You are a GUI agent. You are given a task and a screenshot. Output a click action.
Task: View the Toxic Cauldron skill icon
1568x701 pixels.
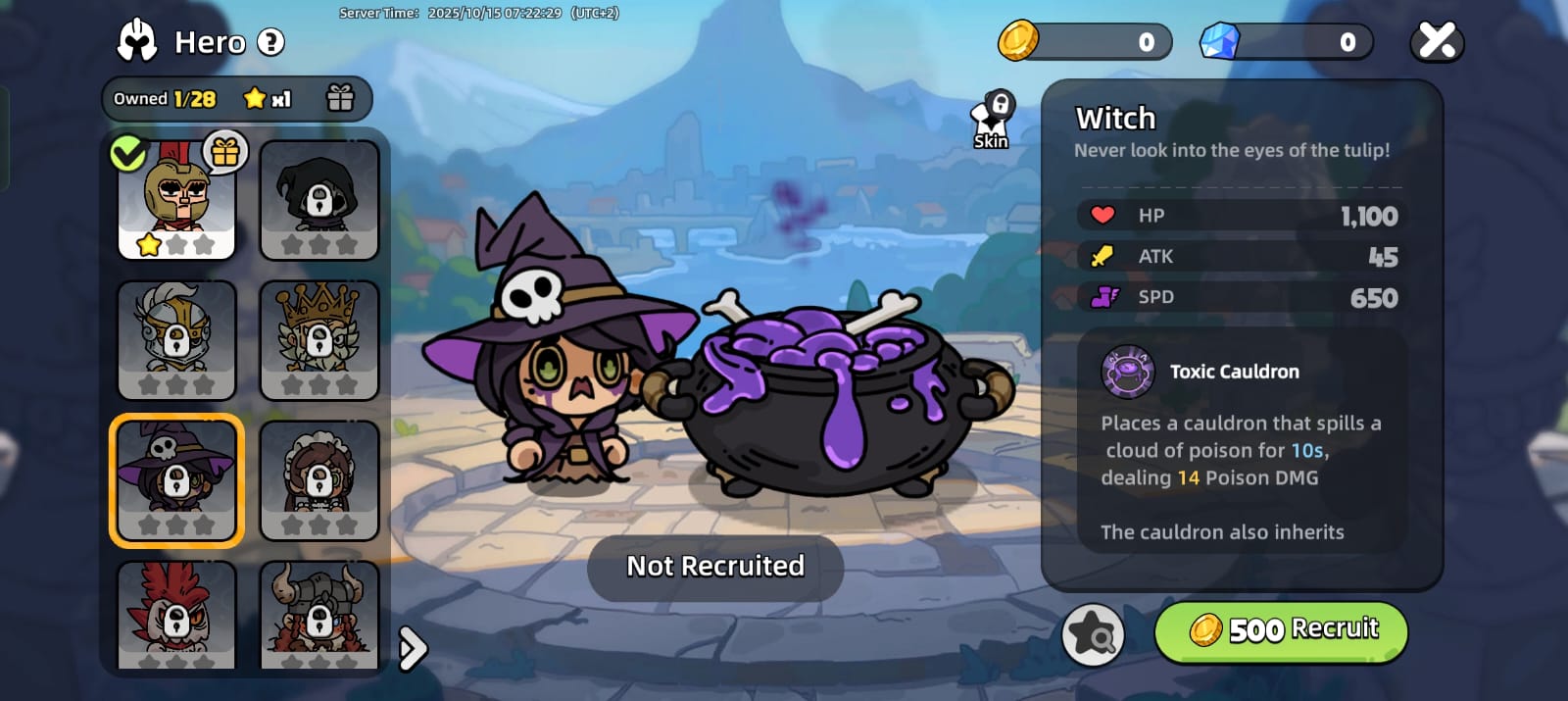tap(1128, 372)
